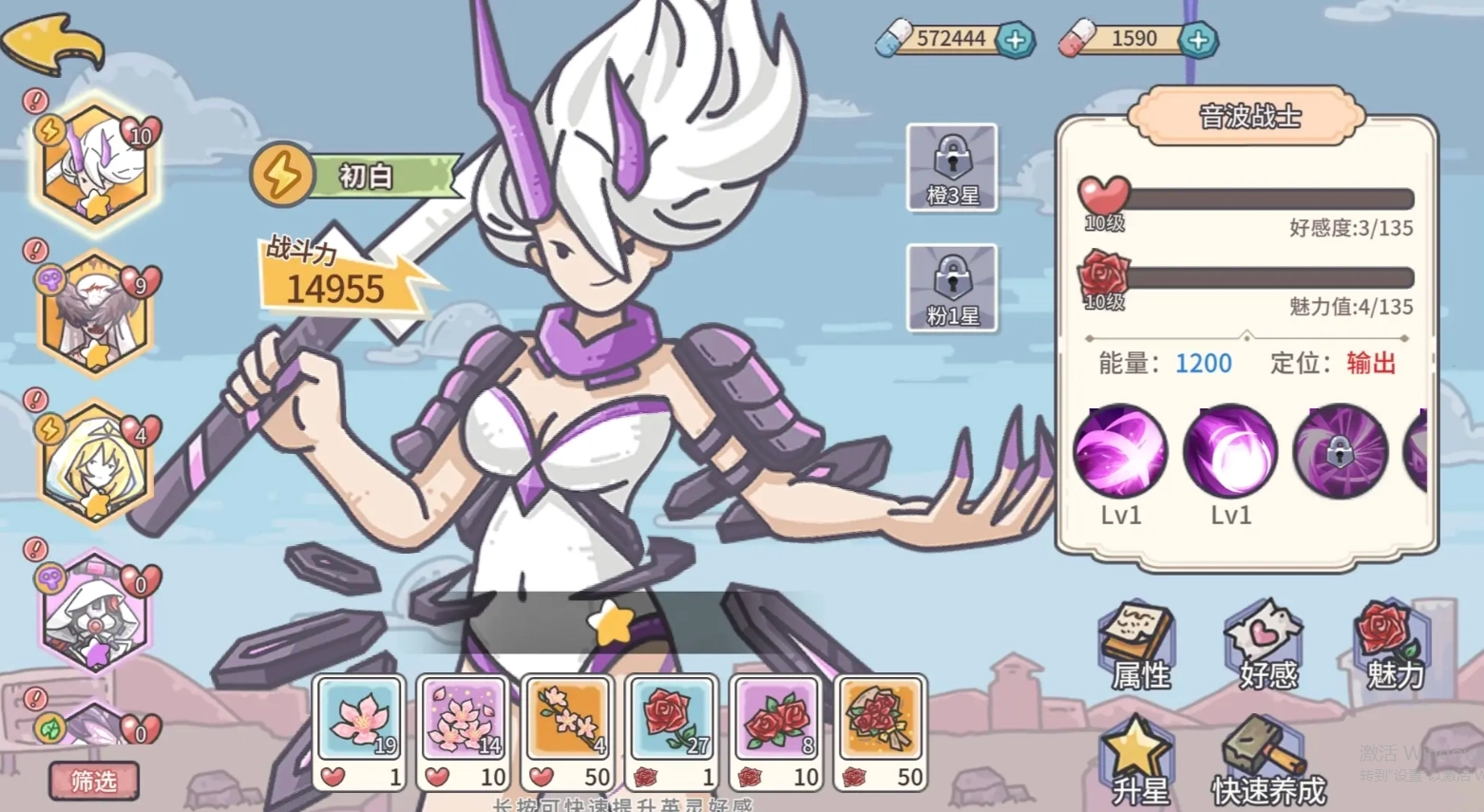Image resolution: width=1484 pixels, height=812 pixels.
Task: View the first purple Lv1 skill
Action: point(1120,452)
